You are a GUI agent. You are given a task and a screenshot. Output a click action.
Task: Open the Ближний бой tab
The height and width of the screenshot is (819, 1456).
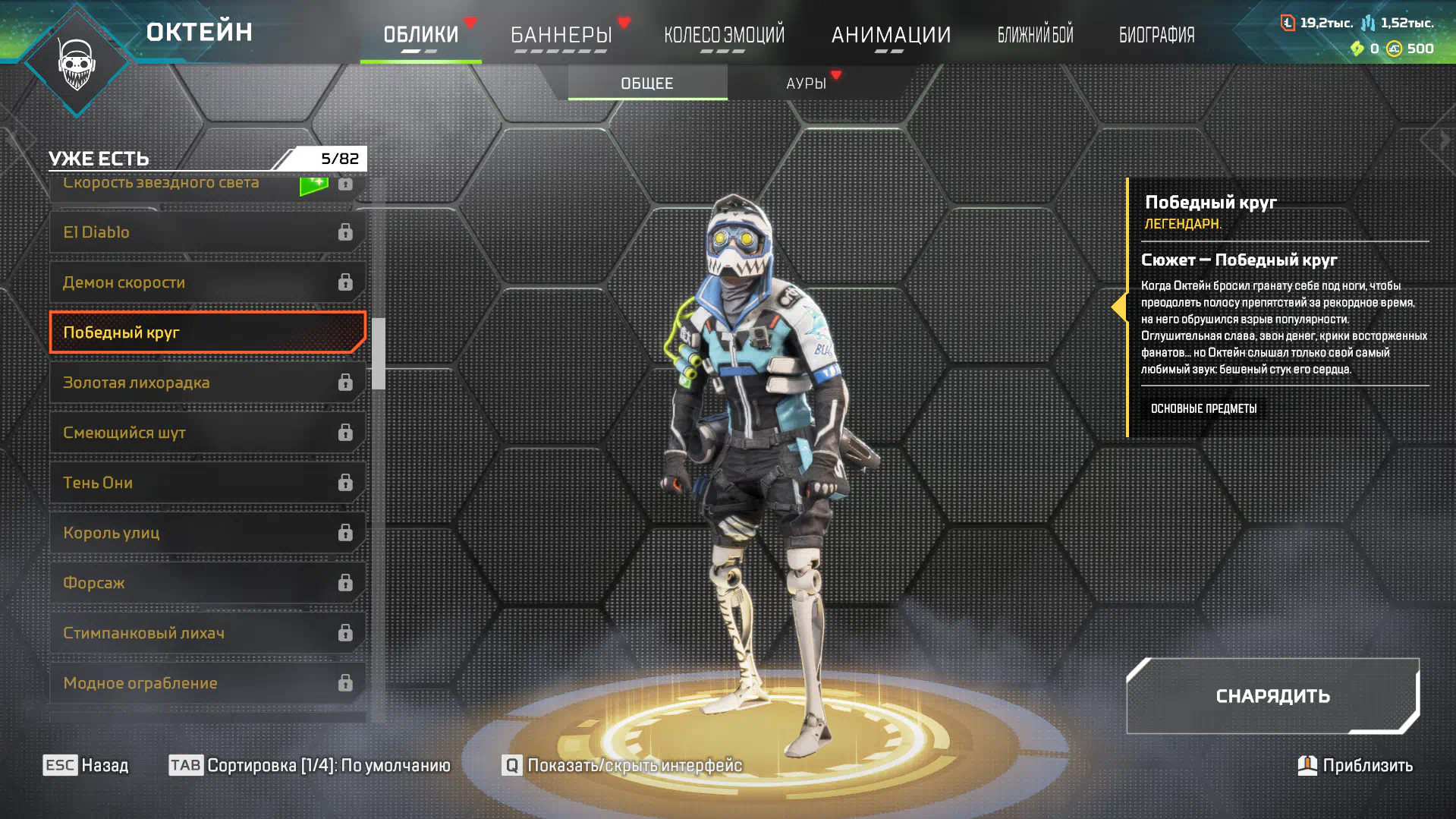pos(1035,35)
